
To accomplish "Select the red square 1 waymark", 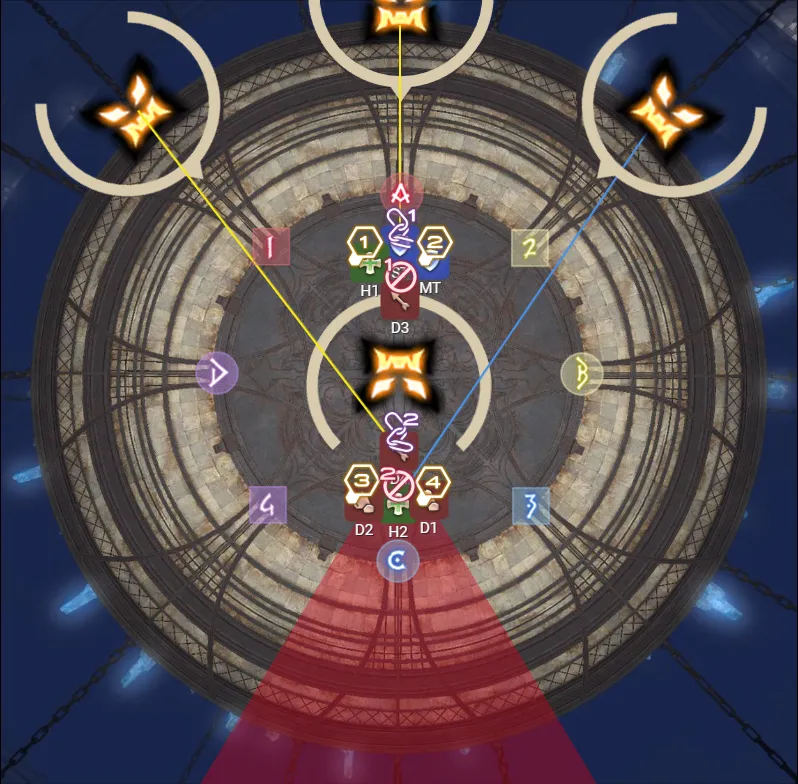I will coord(271,246).
